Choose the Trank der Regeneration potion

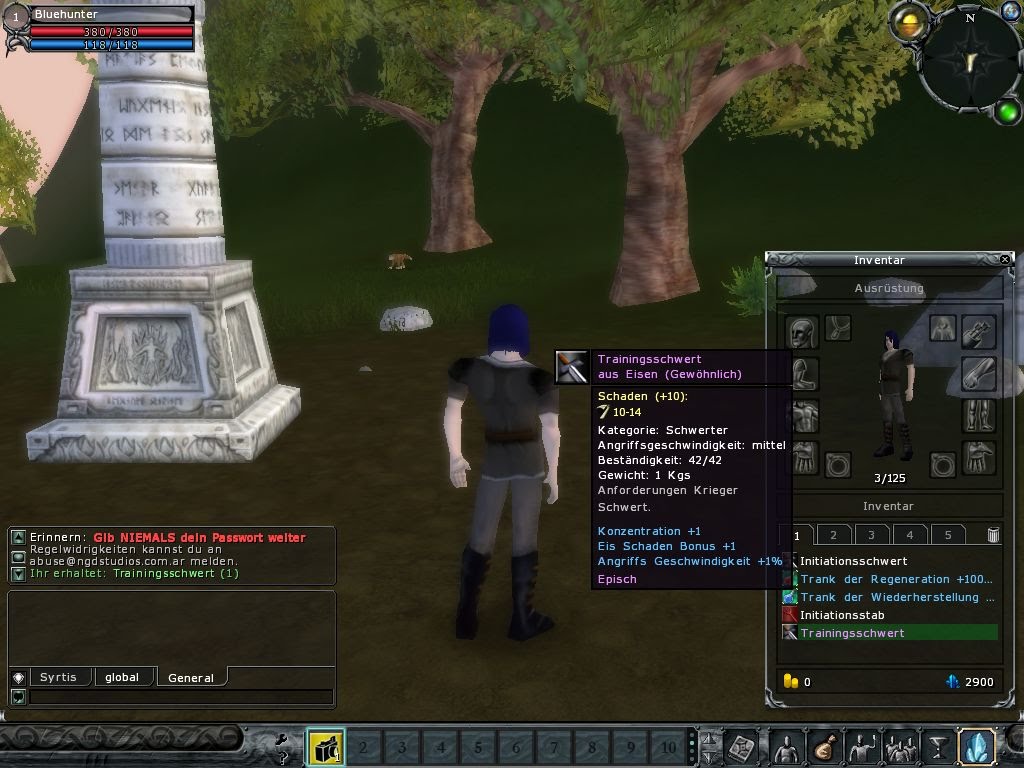(890, 579)
